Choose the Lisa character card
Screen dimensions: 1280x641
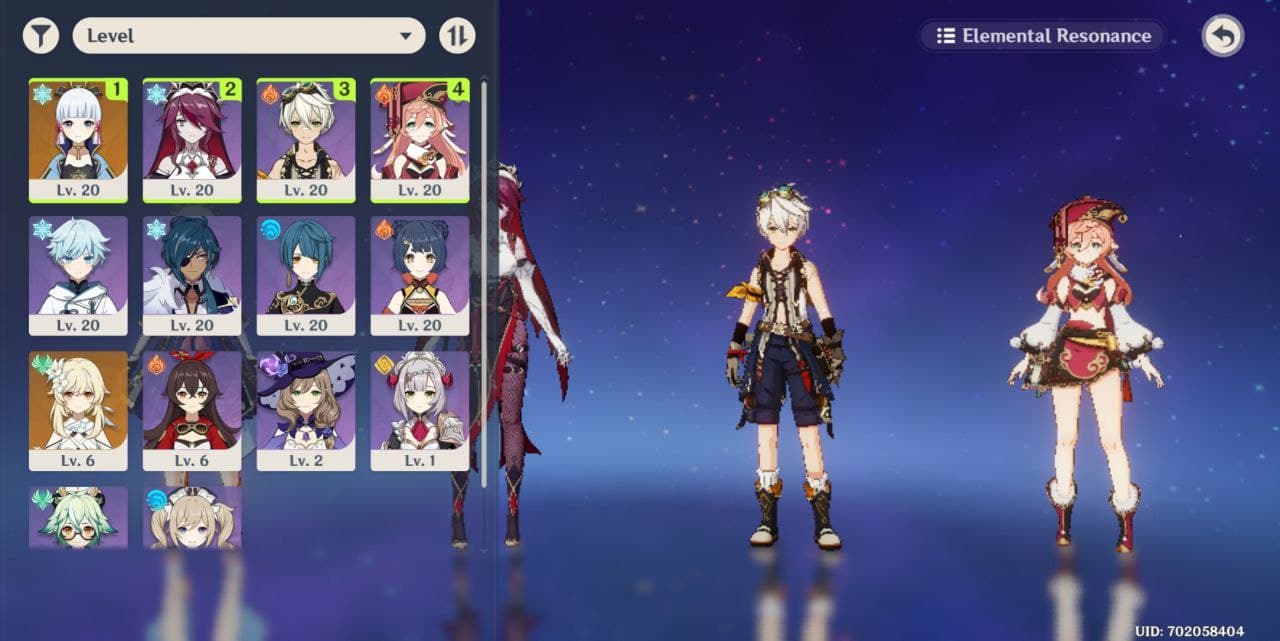(x=306, y=410)
